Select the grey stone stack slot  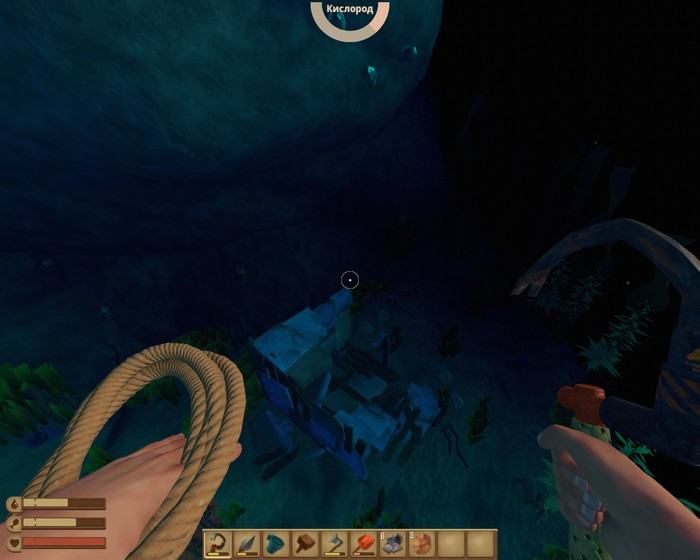coord(392,544)
